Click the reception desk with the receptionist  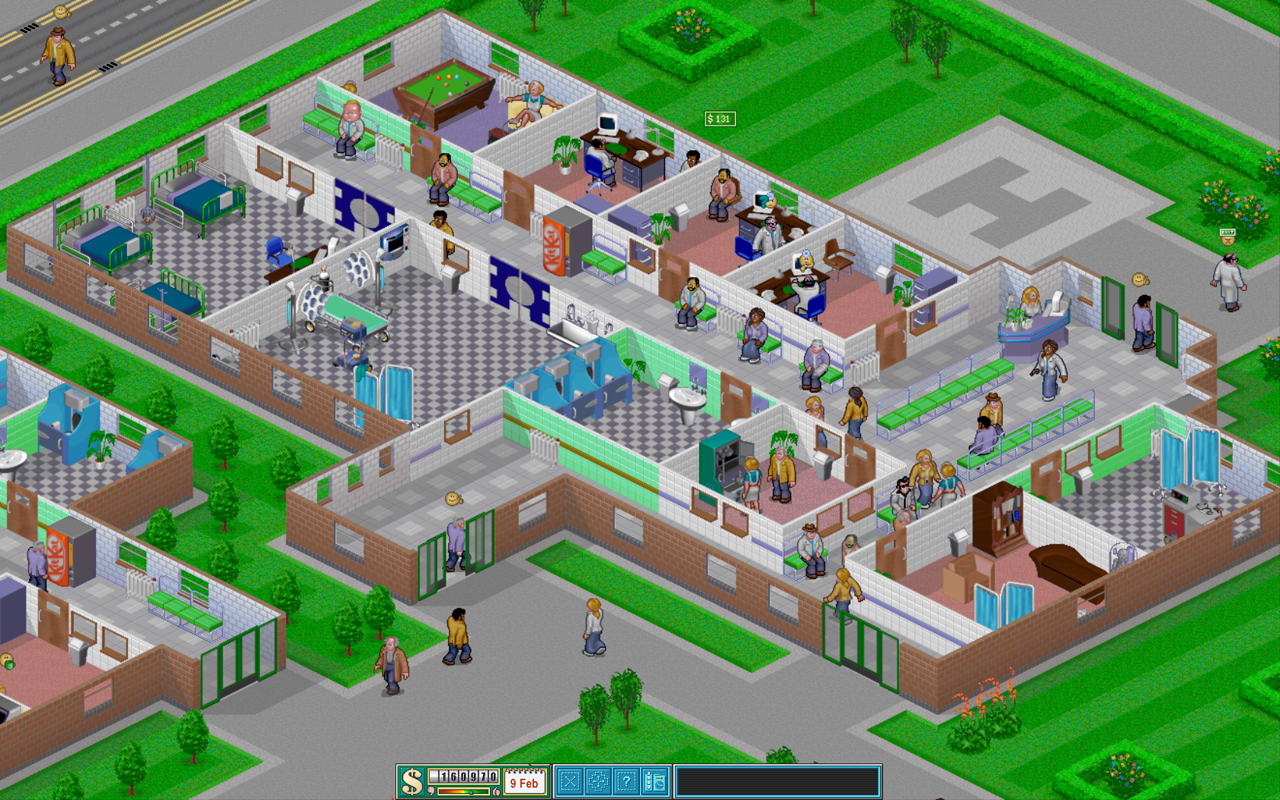[1032, 320]
